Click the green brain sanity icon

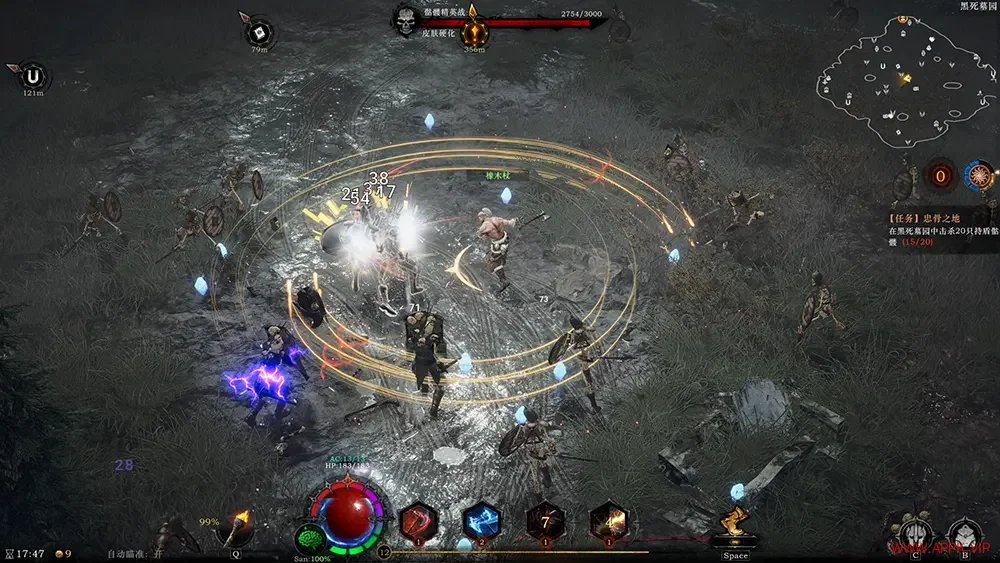tap(311, 539)
